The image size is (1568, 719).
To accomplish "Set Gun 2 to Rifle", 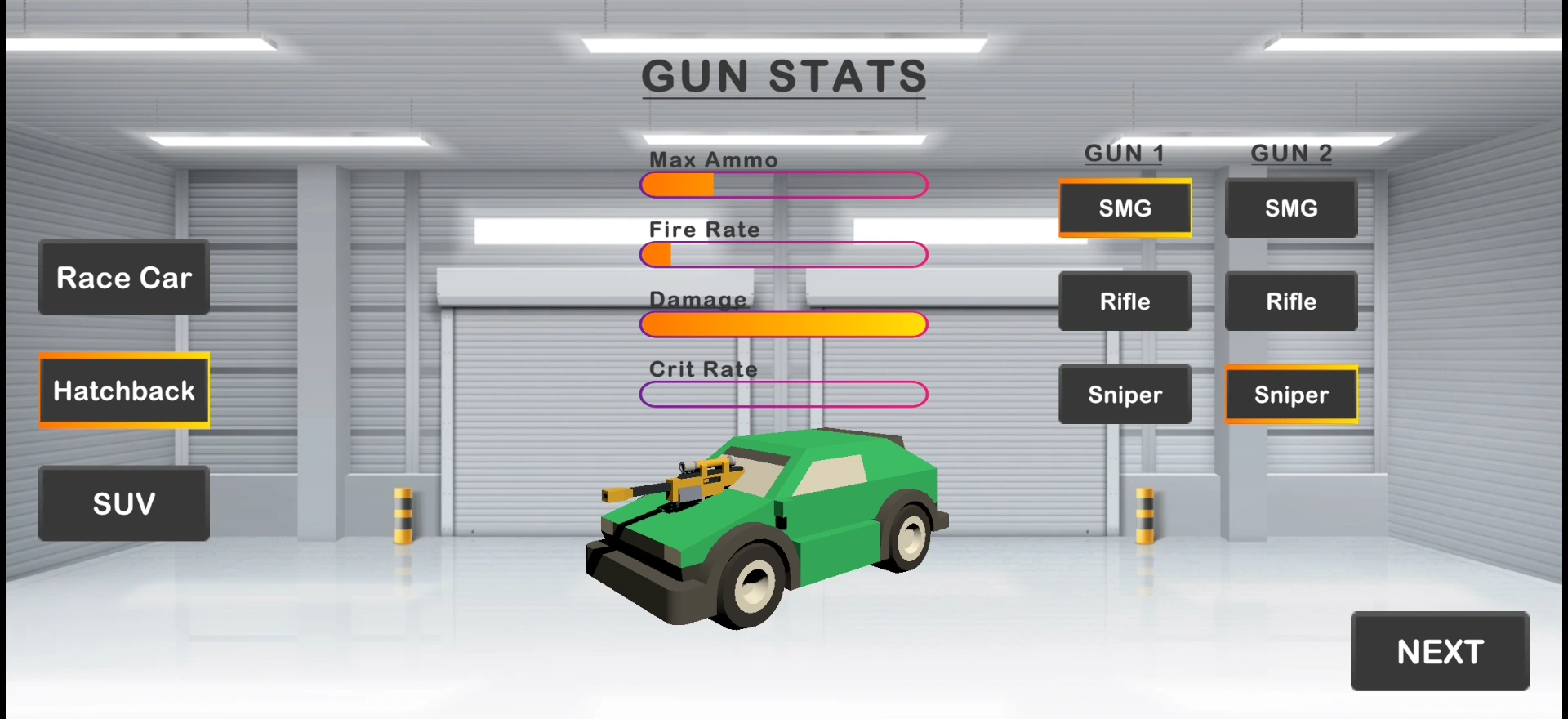I will tap(1291, 301).
